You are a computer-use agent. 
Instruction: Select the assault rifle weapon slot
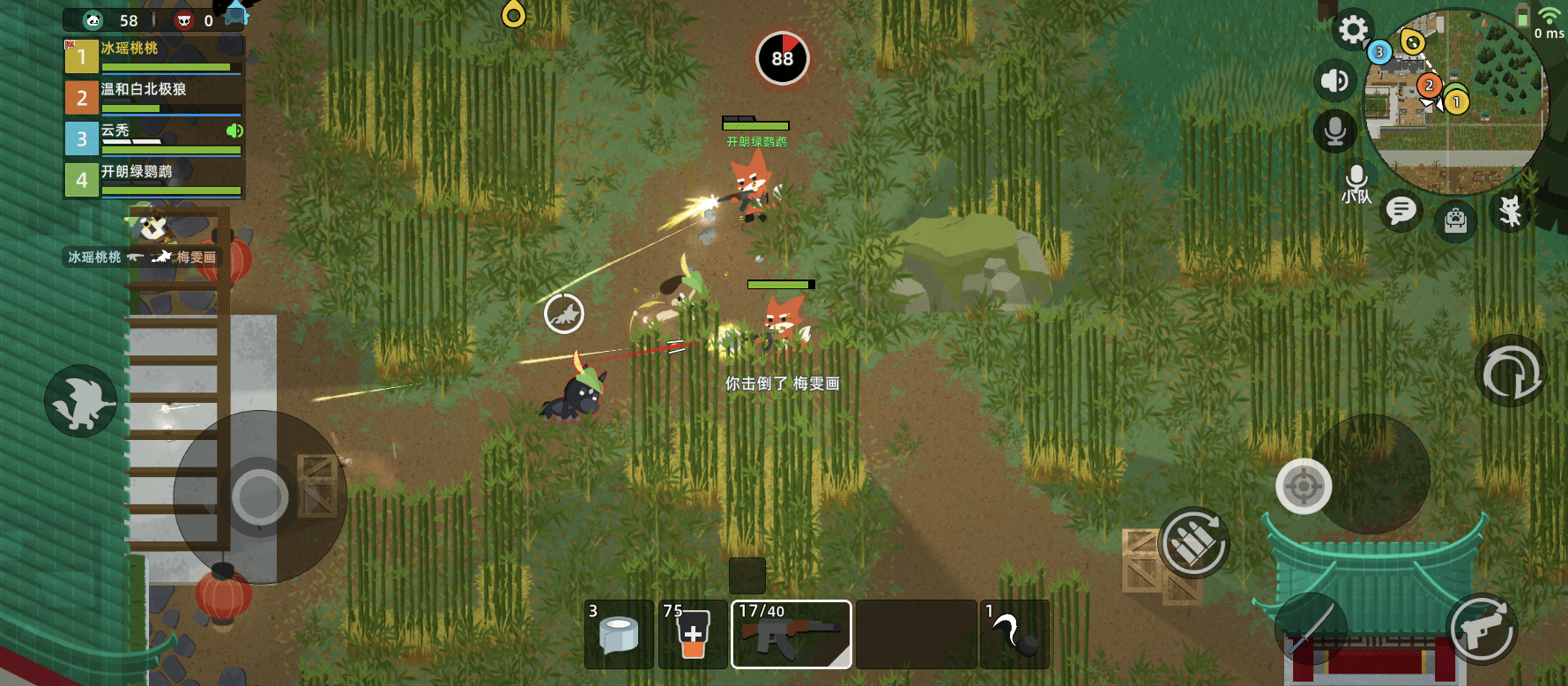point(791,635)
